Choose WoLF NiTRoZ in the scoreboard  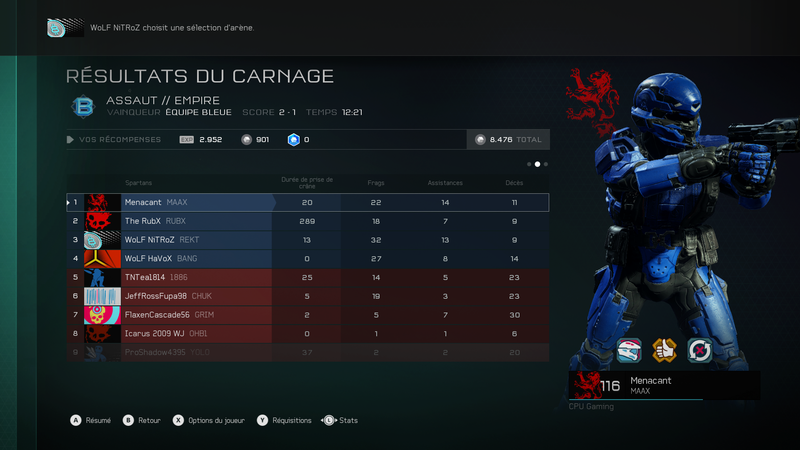(x=308, y=240)
